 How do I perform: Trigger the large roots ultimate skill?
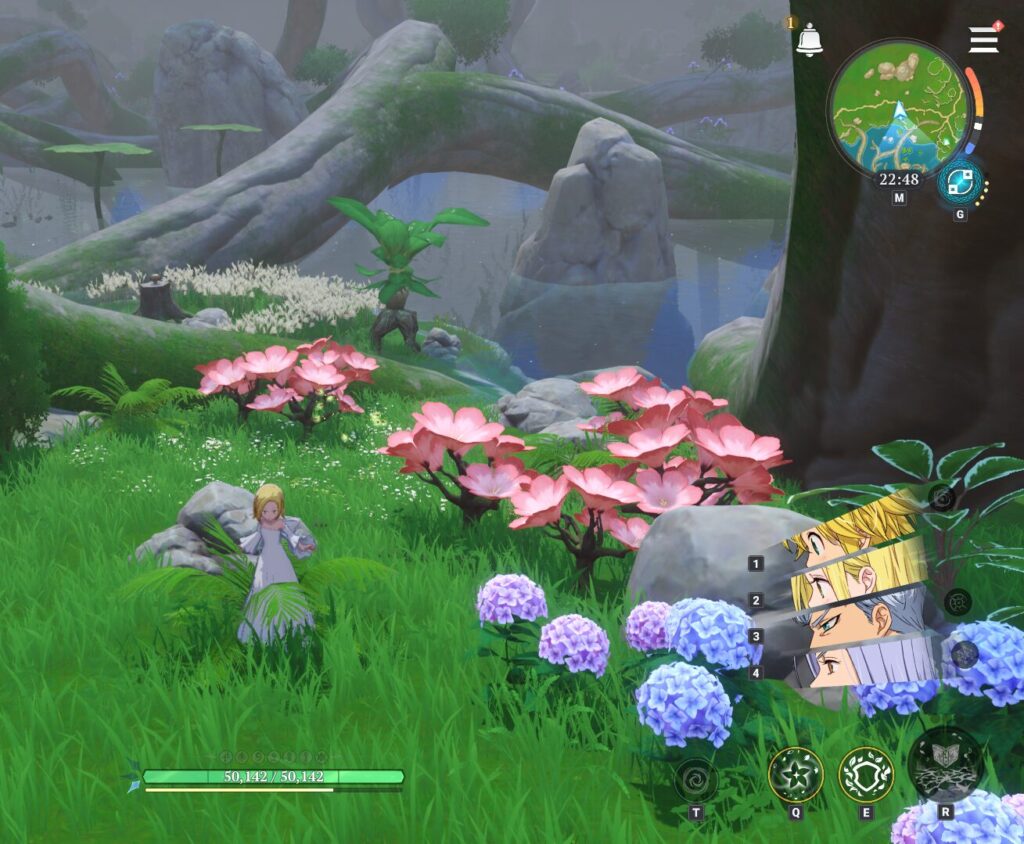(x=945, y=766)
